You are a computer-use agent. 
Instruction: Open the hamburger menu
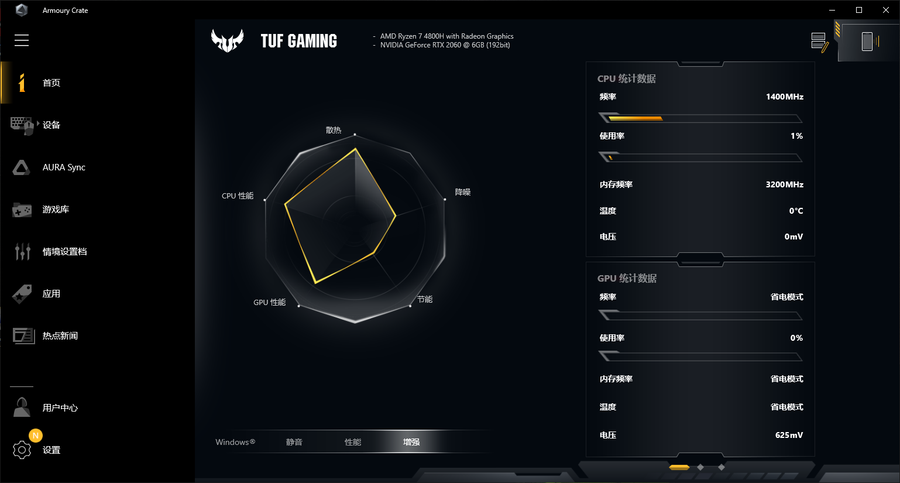(x=22, y=41)
